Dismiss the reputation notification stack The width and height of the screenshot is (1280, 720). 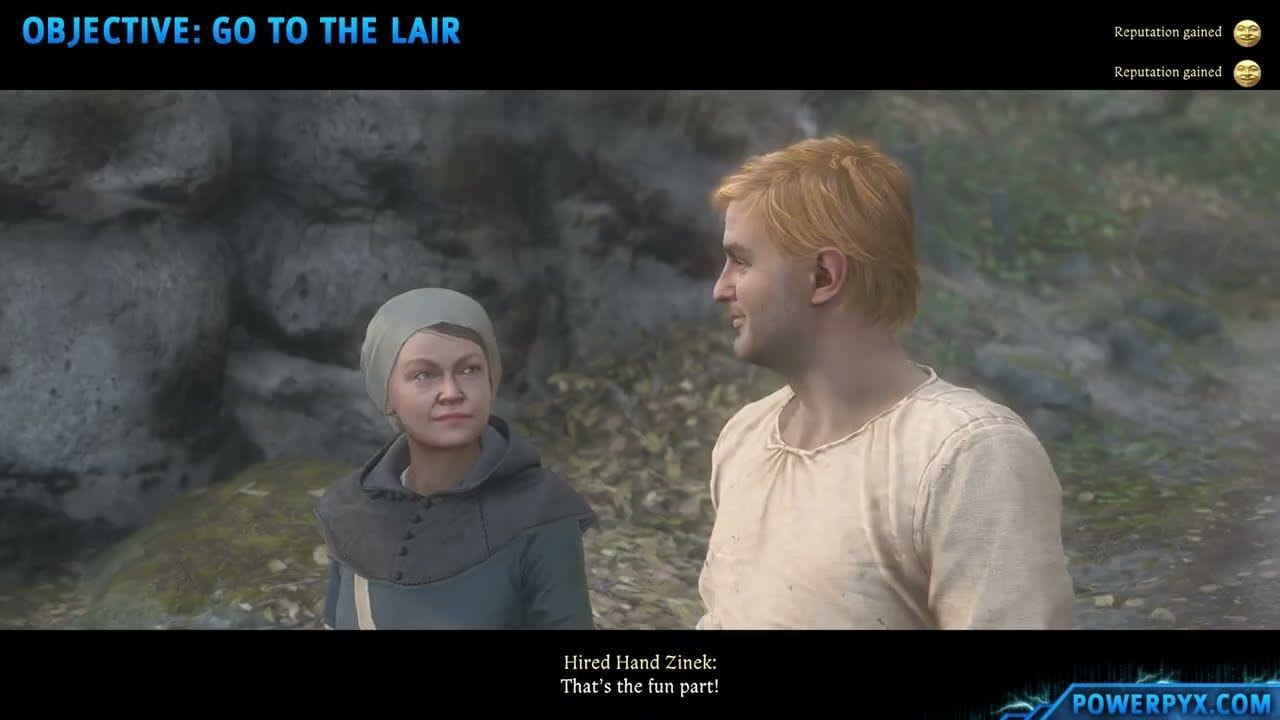[1180, 50]
